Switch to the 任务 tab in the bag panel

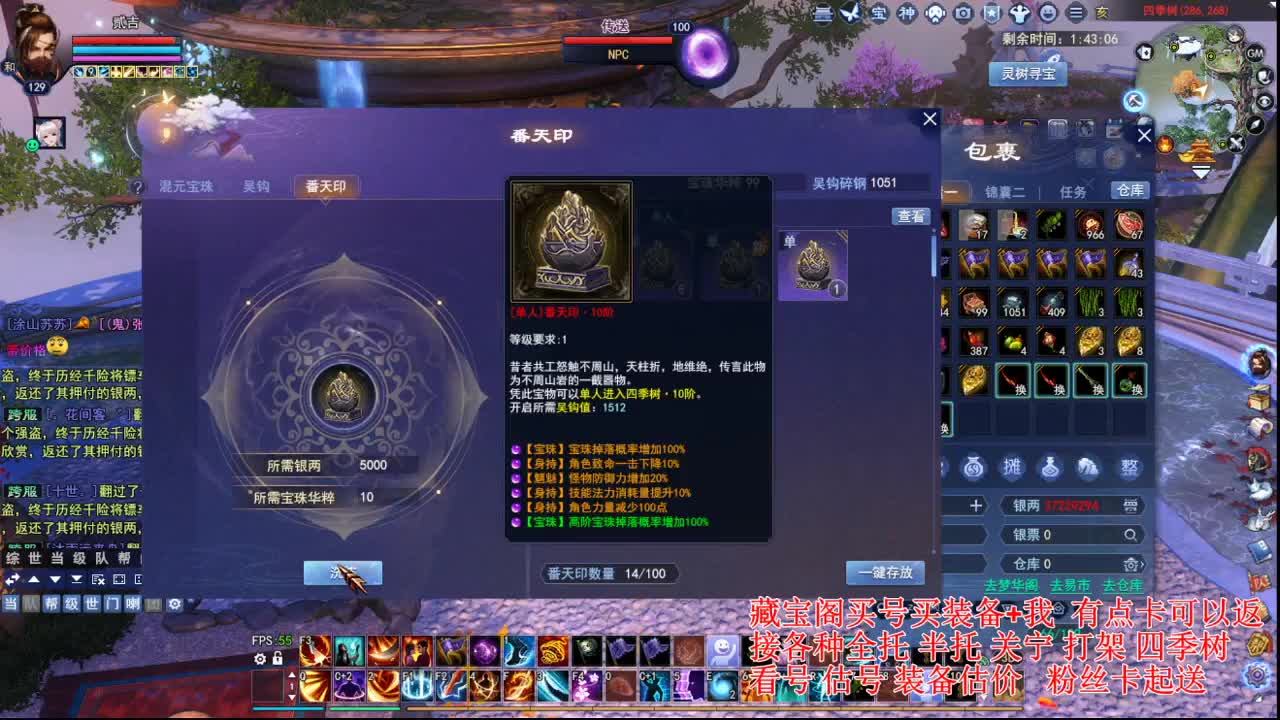(x=1072, y=191)
